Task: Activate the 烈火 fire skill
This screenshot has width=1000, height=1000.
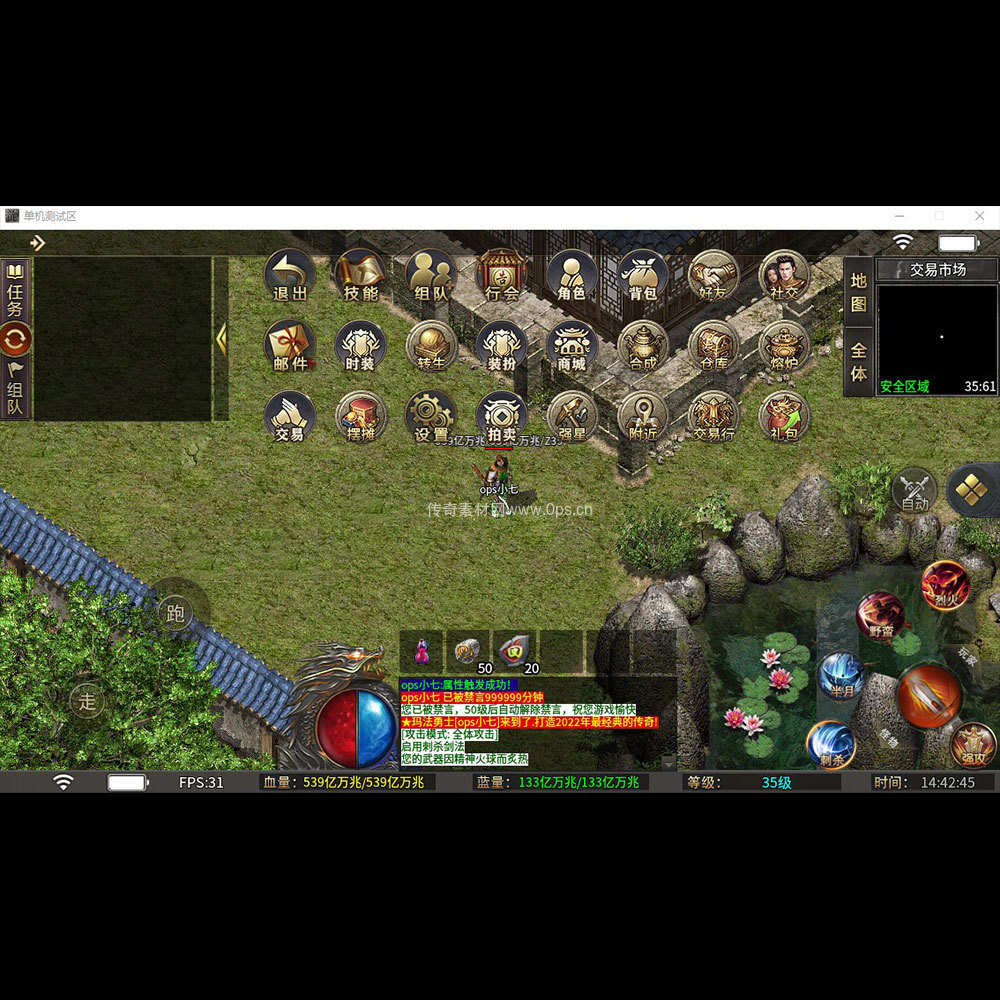Action: click(x=945, y=585)
